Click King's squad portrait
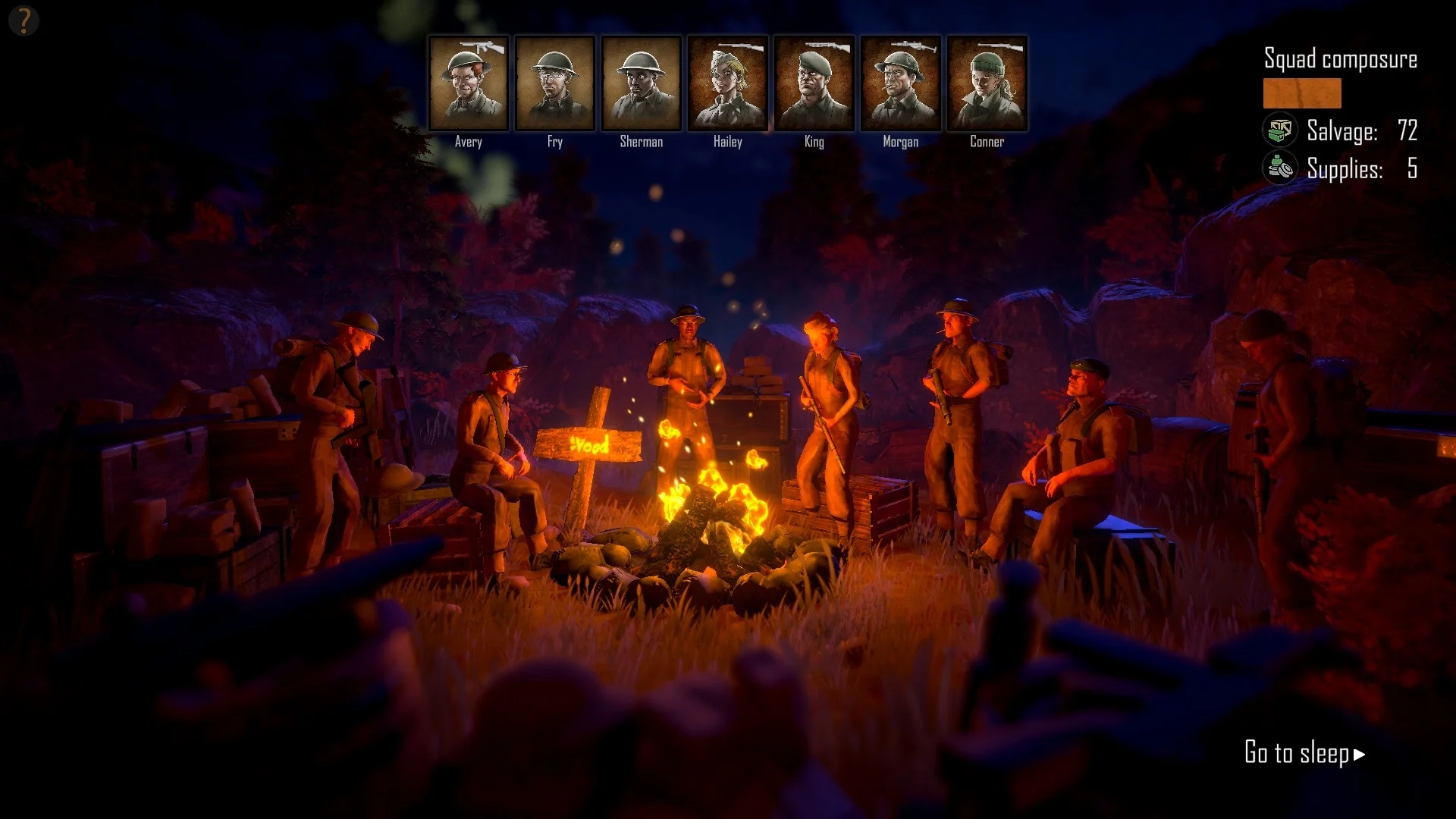The image size is (1456, 819). coord(814,83)
